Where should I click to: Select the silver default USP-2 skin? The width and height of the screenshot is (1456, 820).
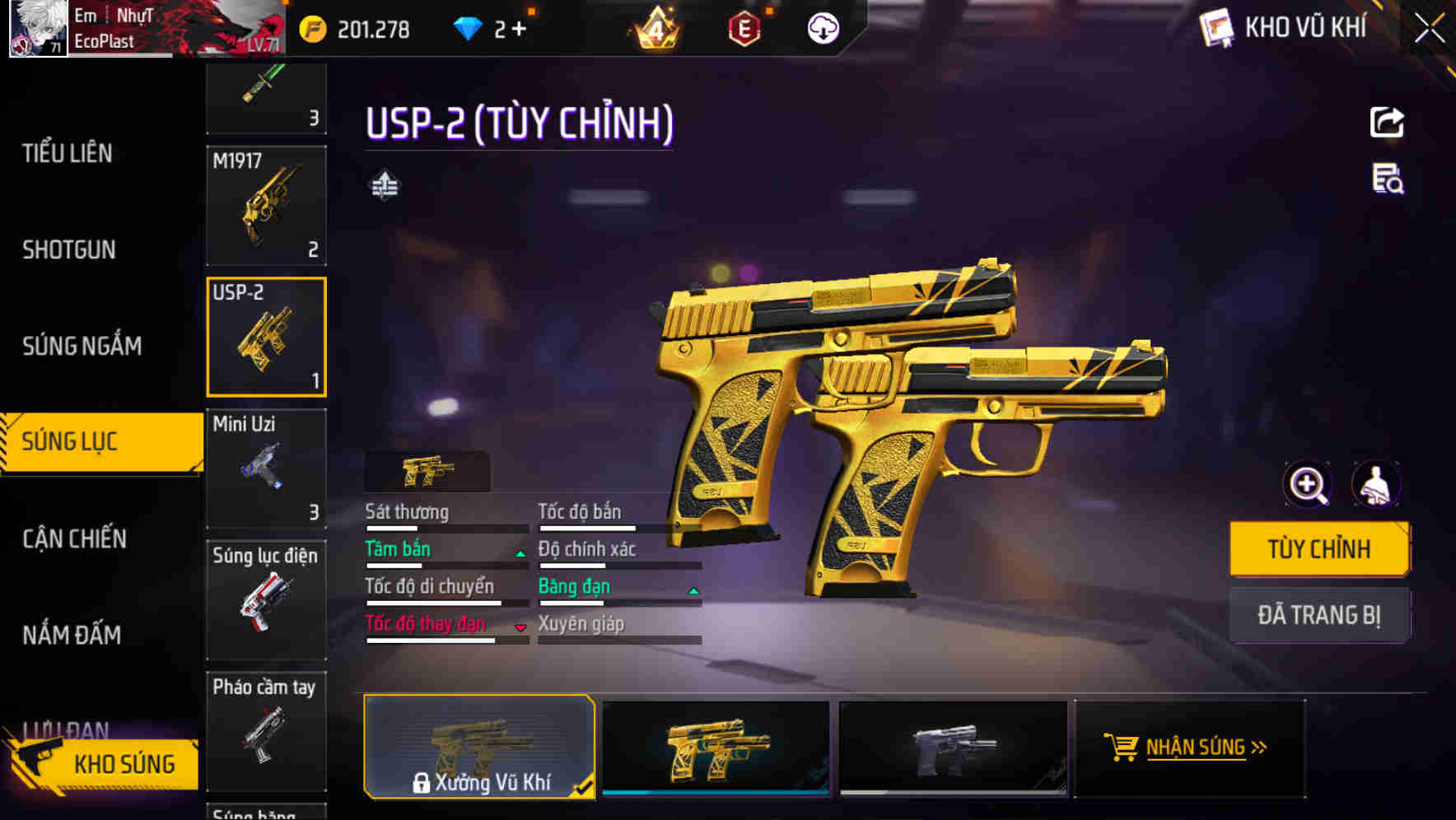(x=952, y=748)
